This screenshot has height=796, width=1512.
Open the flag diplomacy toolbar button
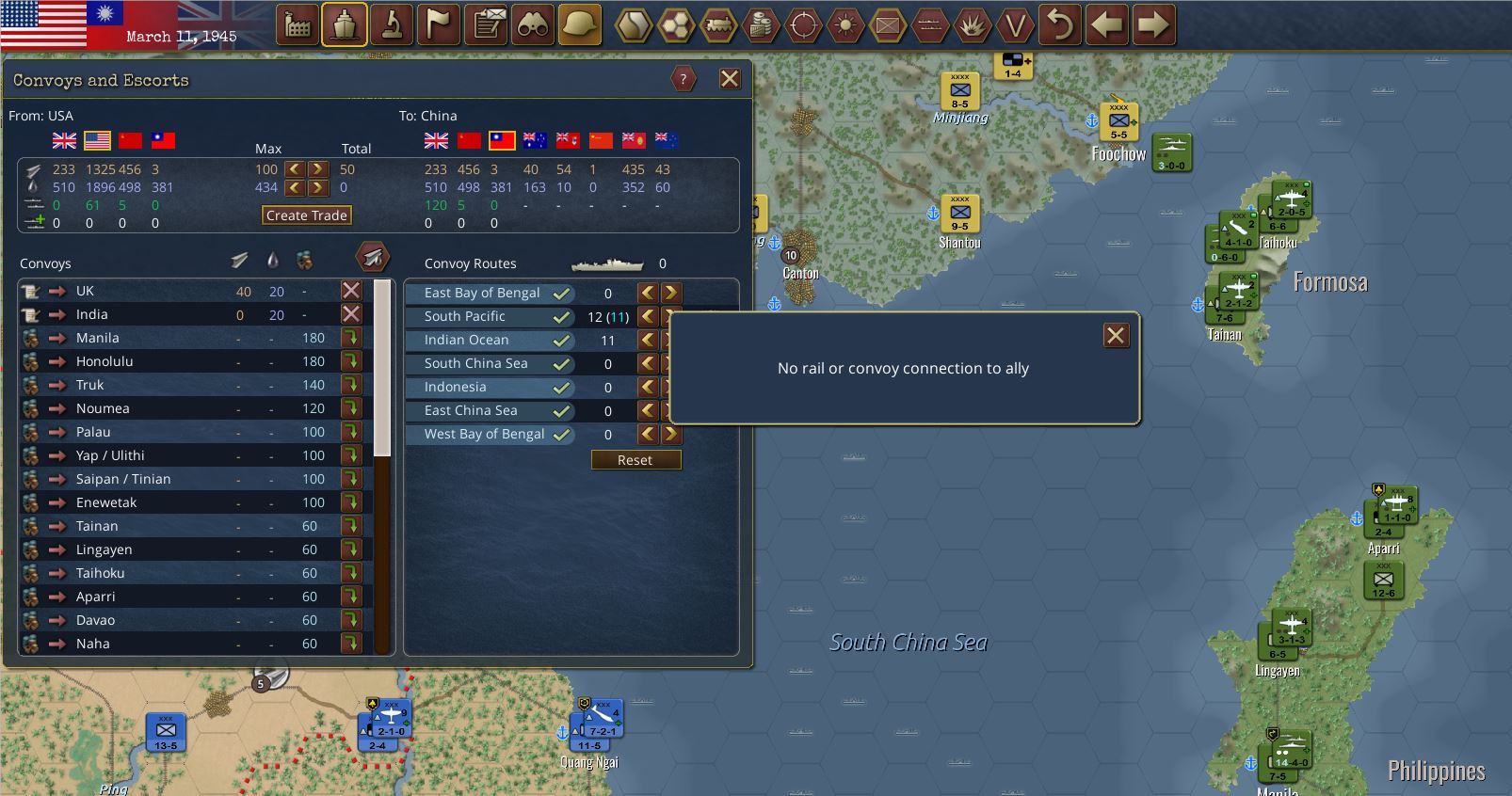[439, 25]
